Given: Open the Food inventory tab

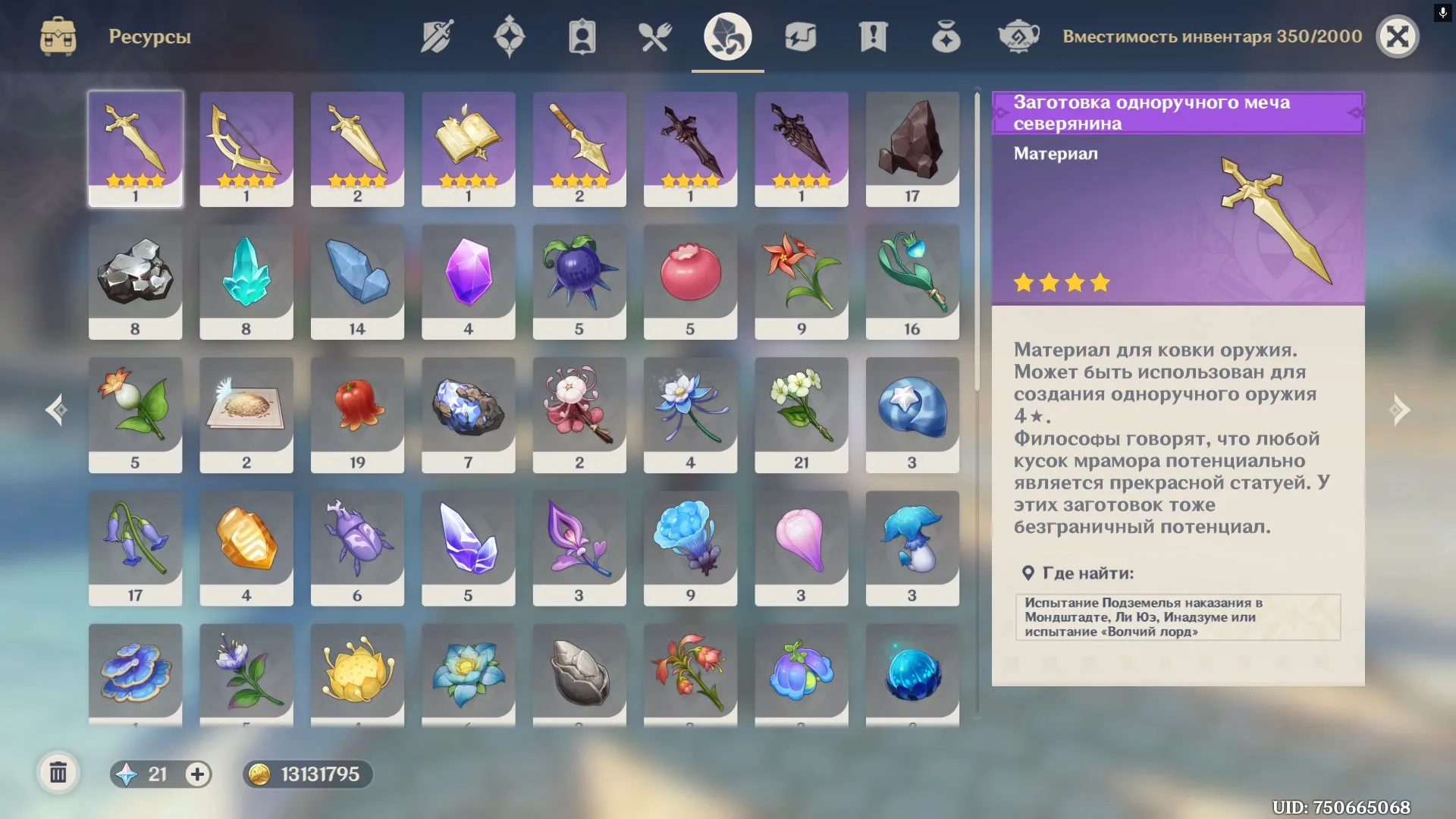Looking at the screenshot, I should point(654,36).
